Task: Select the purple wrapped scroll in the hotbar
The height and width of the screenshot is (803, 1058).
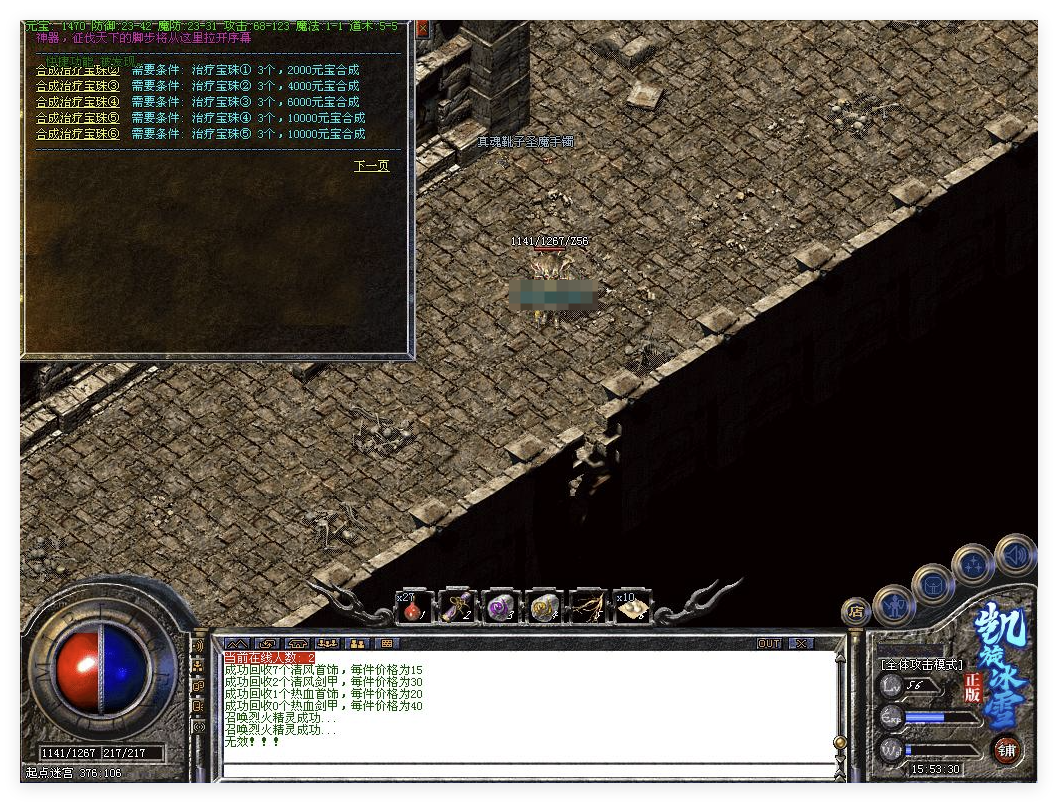Action: pos(456,607)
